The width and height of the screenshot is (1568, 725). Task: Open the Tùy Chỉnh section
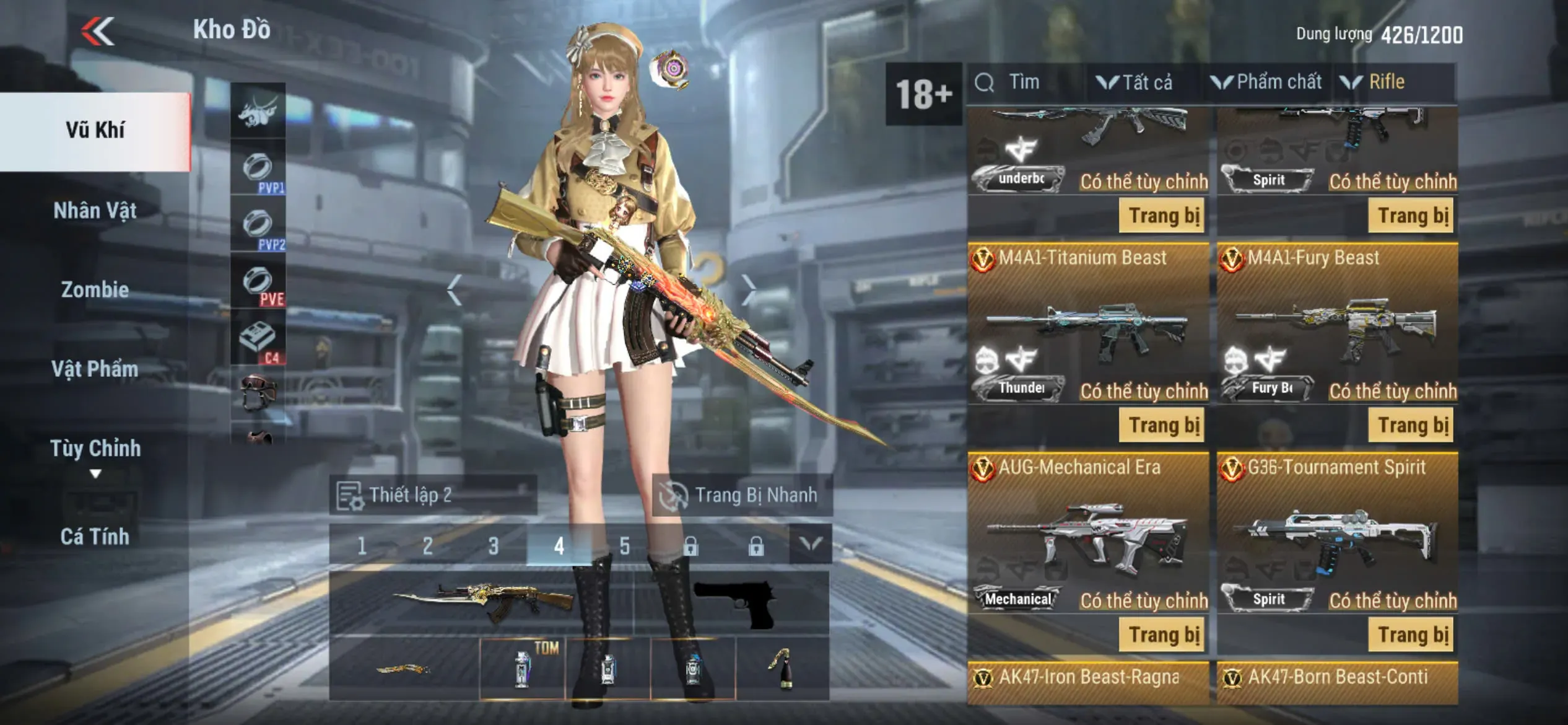95,449
